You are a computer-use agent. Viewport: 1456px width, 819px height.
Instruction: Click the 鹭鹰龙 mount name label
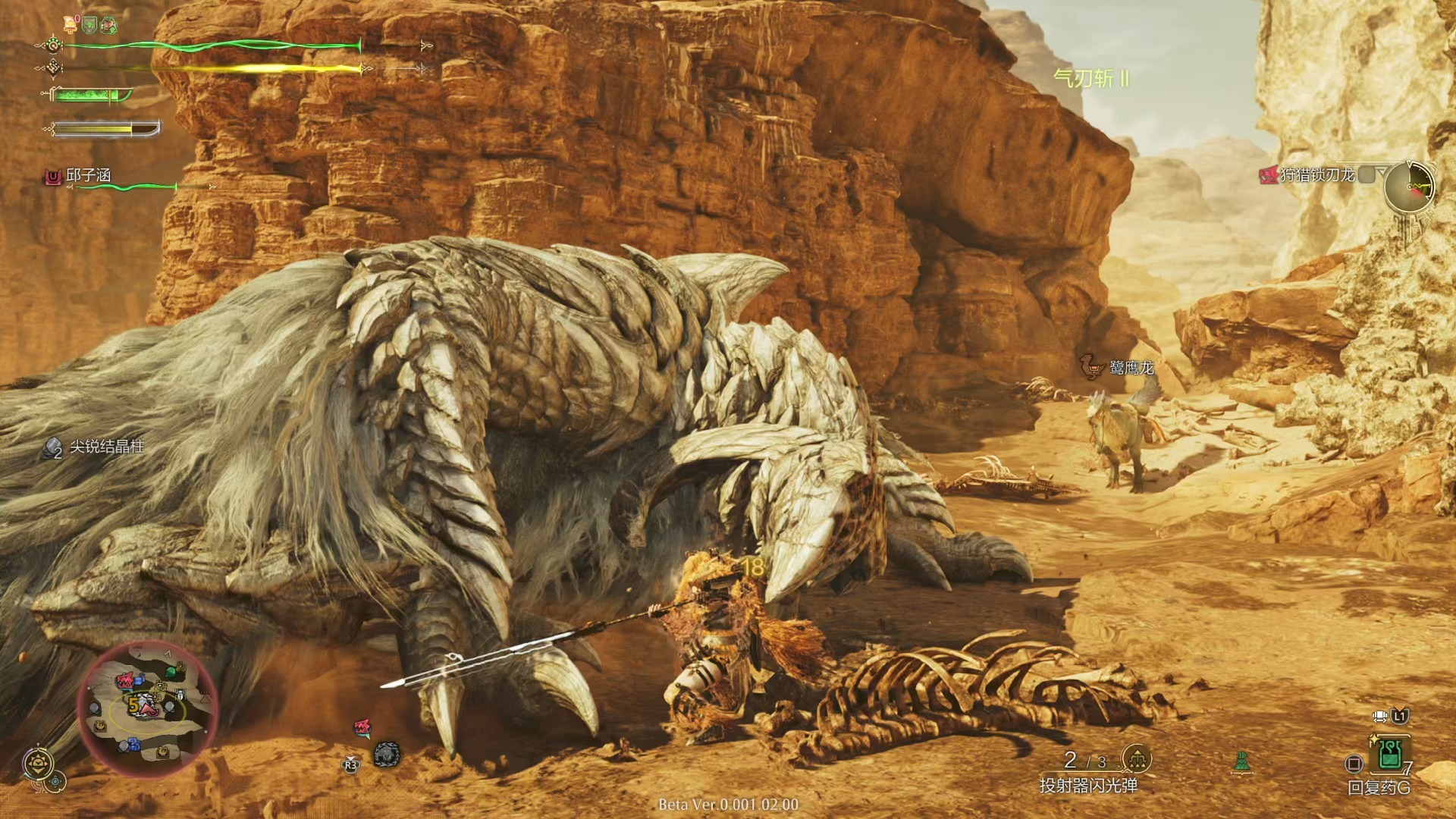[1131, 369]
